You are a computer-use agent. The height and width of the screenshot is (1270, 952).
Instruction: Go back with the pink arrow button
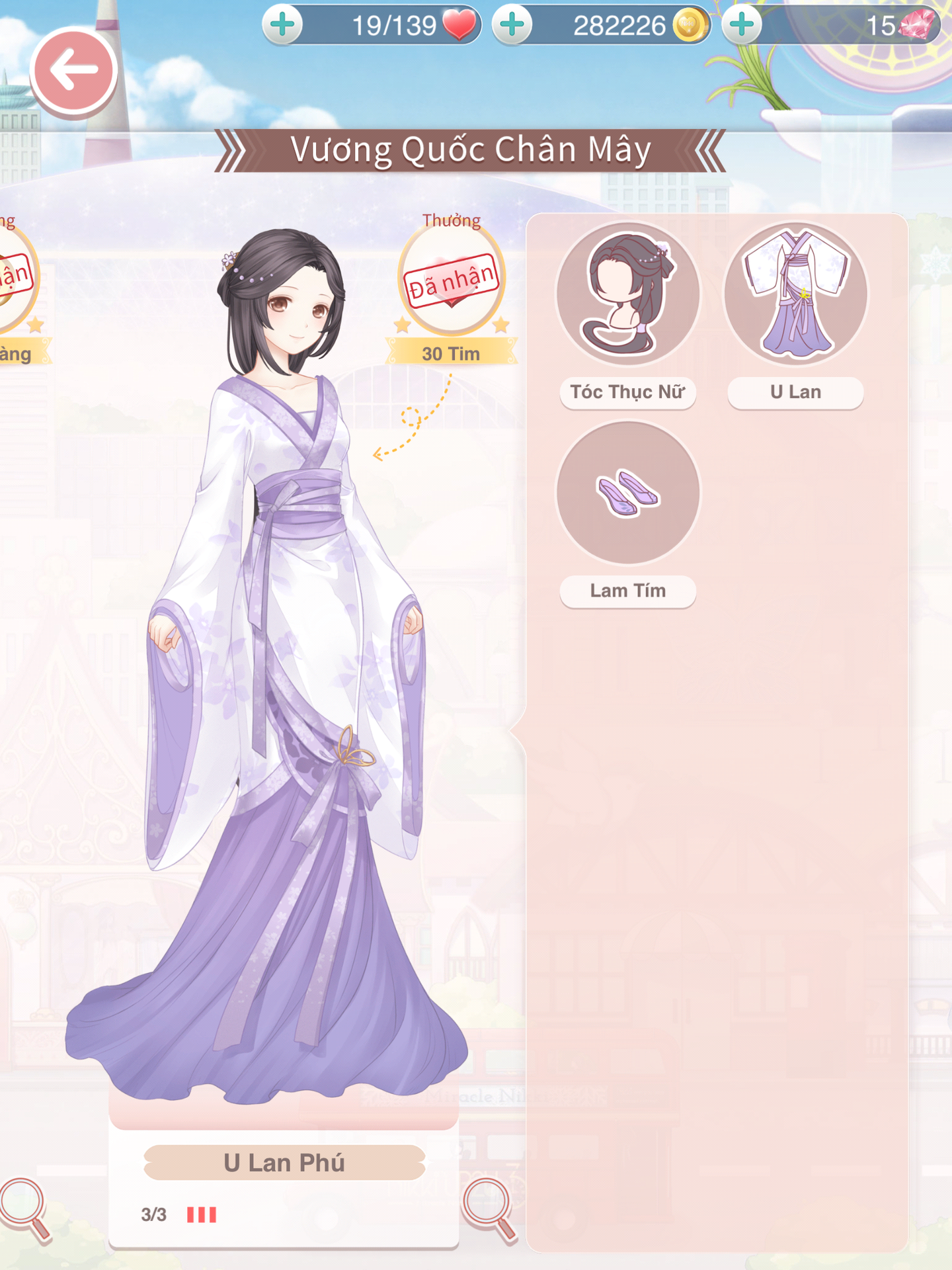click(x=73, y=71)
